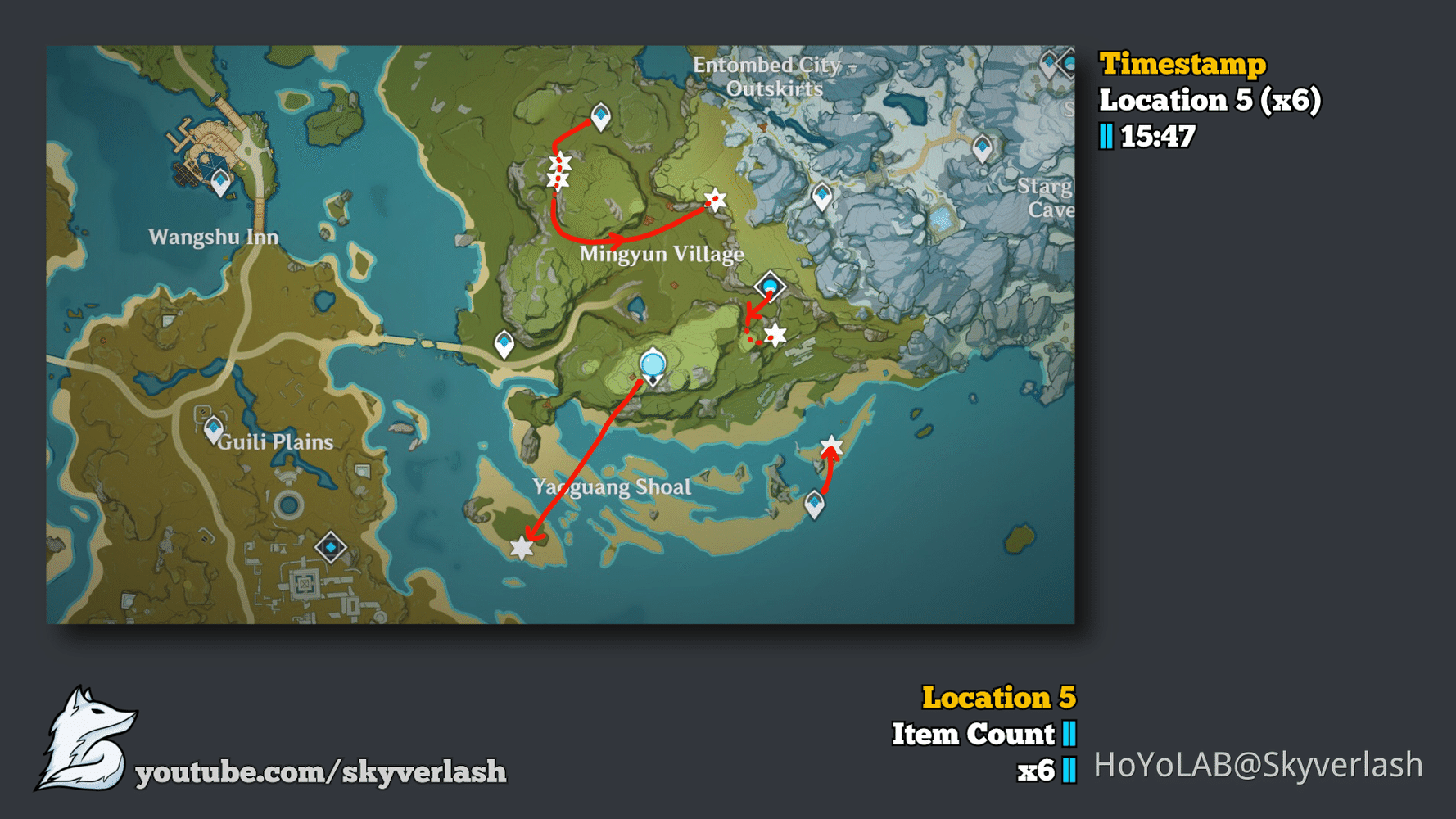Click the star beside the mining domain marker
The width and height of the screenshot is (1456, 819).
[x=774, y=332]
